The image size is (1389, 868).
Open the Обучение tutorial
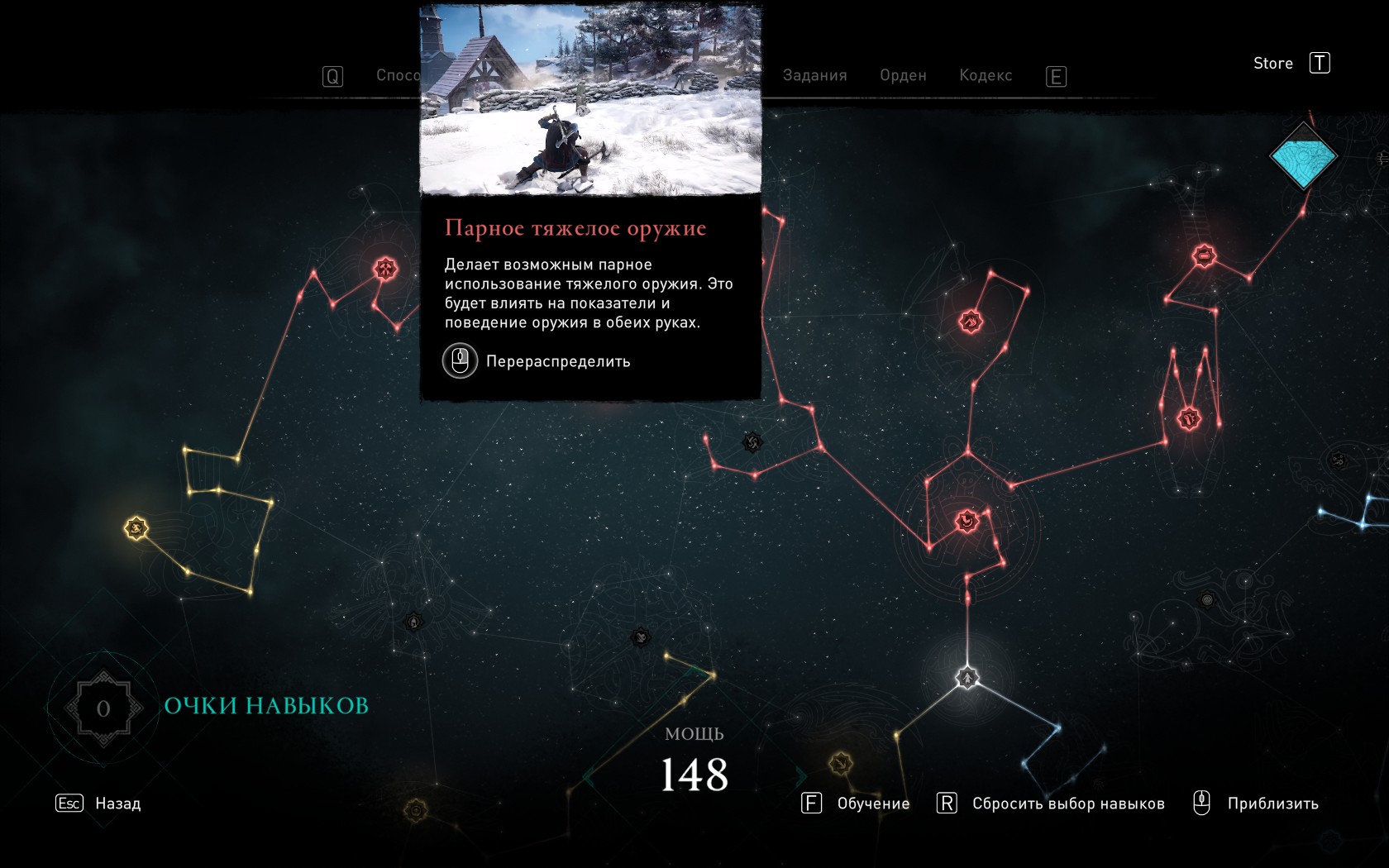(872, 804)
